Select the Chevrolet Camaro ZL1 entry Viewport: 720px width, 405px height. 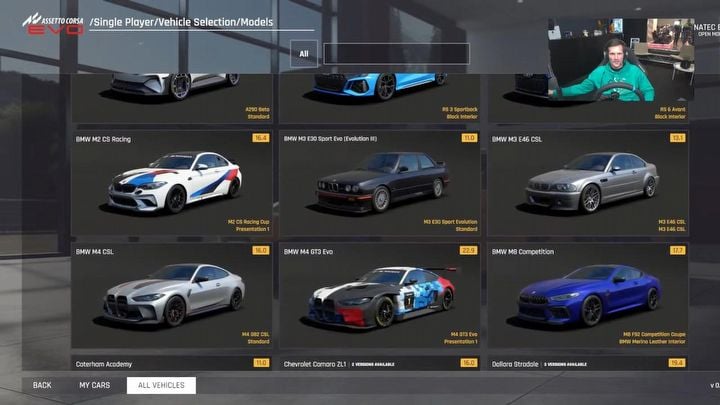tap(379, 364)
